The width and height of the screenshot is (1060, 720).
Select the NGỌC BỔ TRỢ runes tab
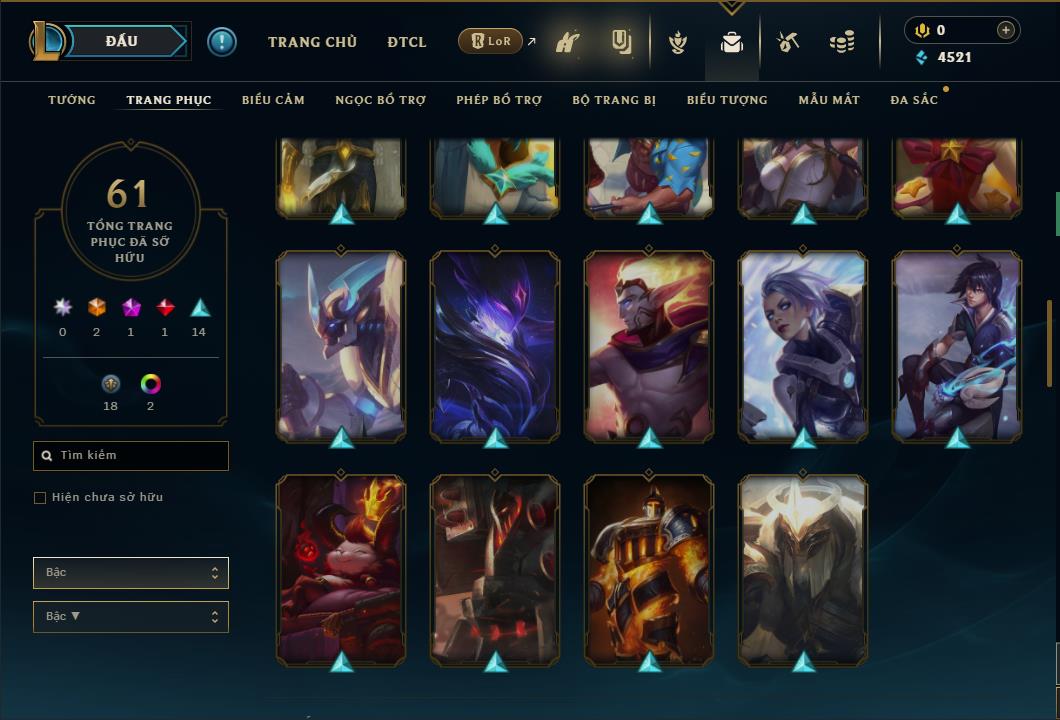coord(380,100)
